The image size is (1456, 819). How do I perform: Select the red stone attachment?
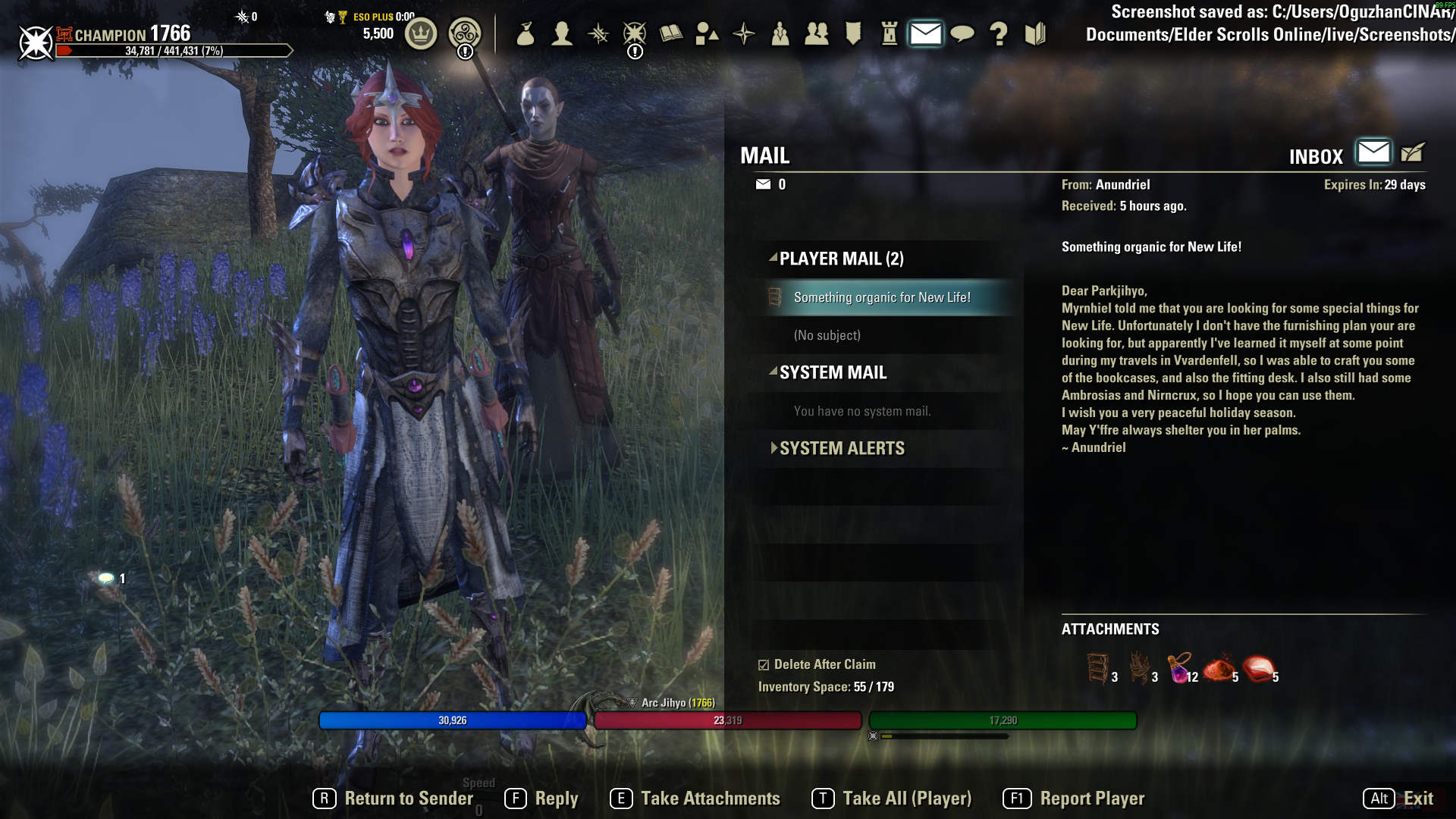1259,668
